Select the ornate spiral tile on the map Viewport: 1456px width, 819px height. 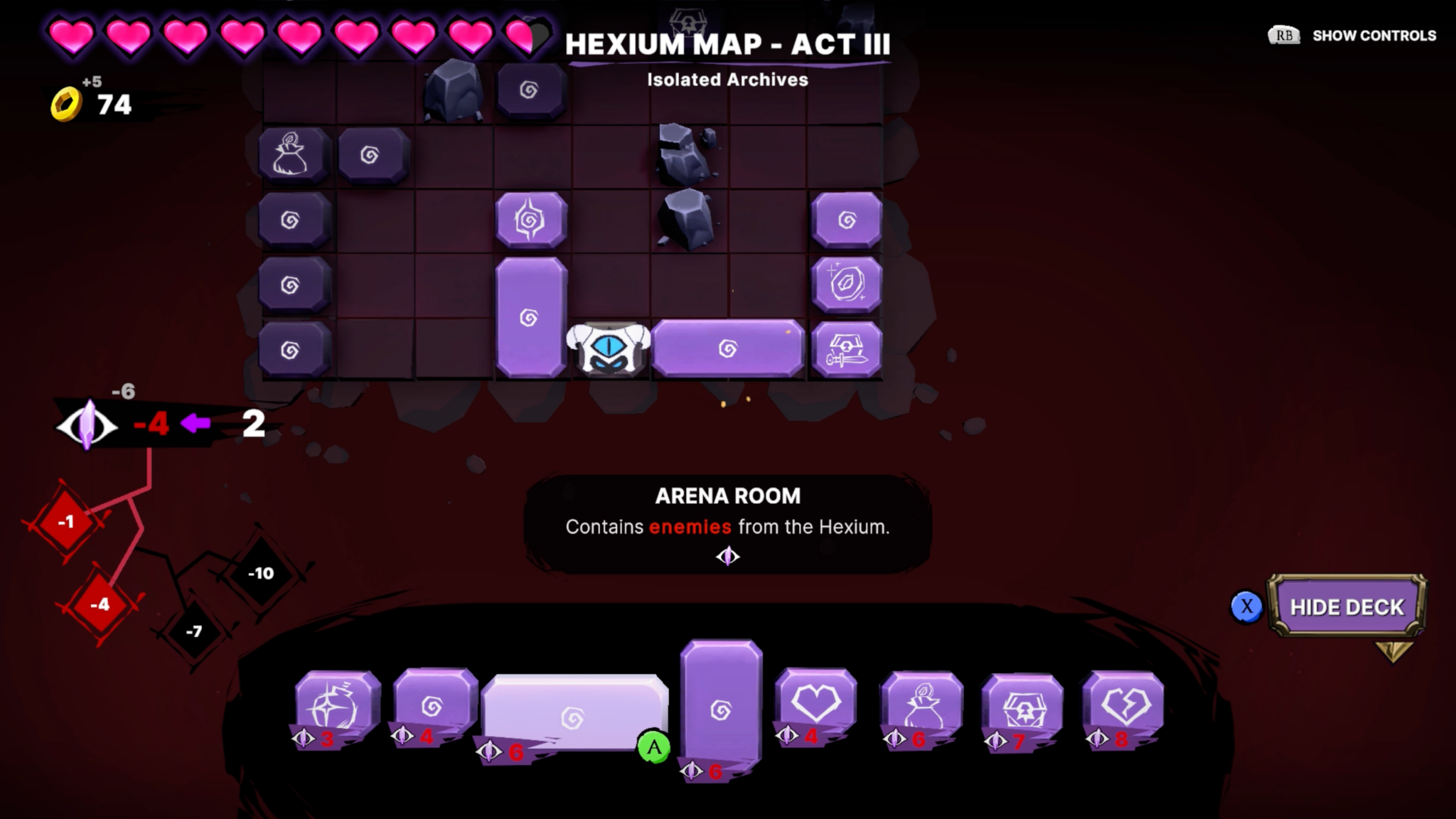pyautogui.click(x=530, y=220)
